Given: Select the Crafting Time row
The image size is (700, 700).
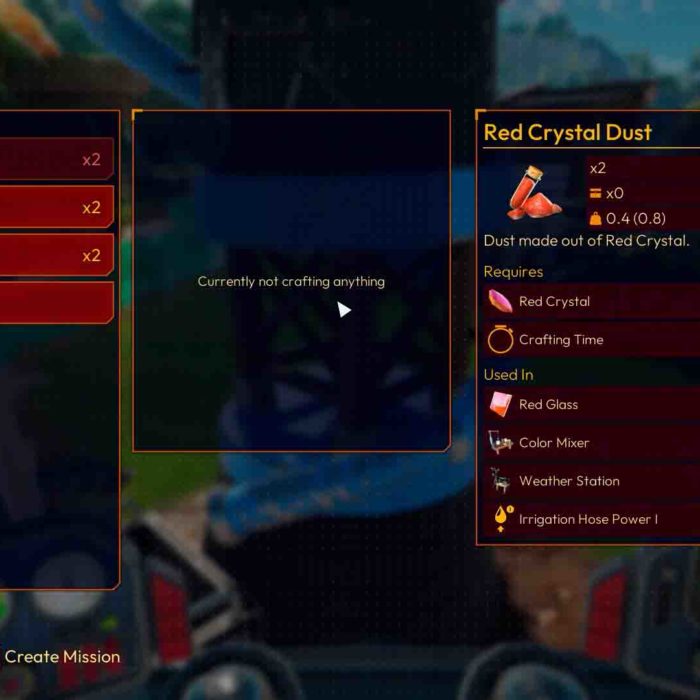Looking at the screenshot, I should 590,340.
